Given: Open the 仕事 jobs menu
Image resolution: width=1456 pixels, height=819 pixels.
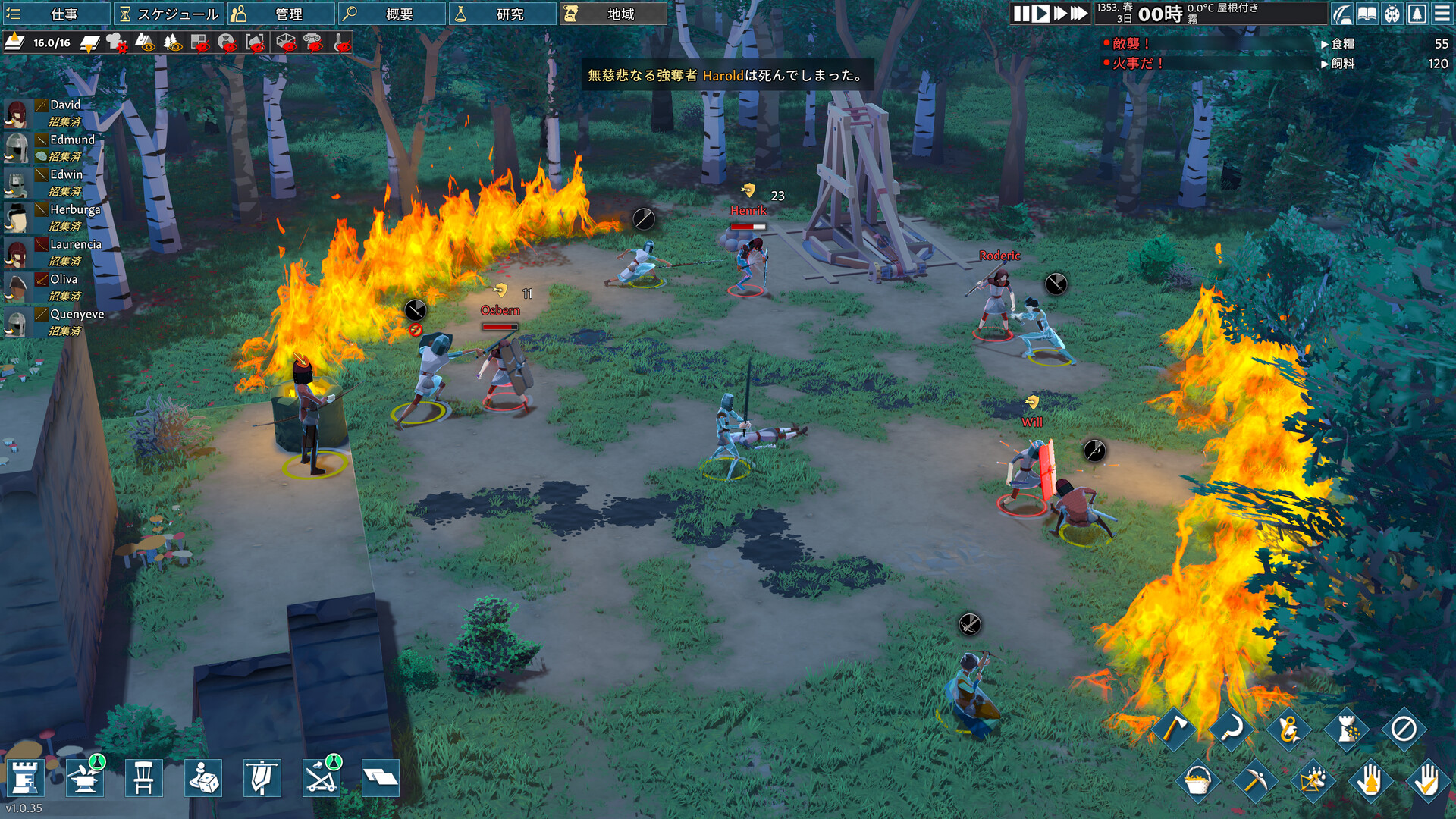Looking at the screenshot, I should (x=55, y=14).
